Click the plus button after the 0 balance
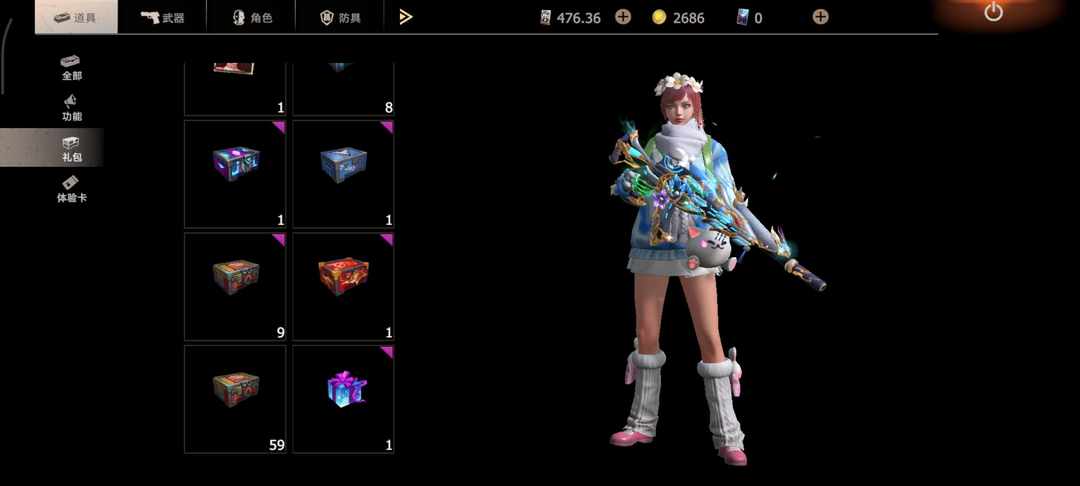Image resolution: width=1080 pixels, height=486 pixels. [x=820, y=17]
